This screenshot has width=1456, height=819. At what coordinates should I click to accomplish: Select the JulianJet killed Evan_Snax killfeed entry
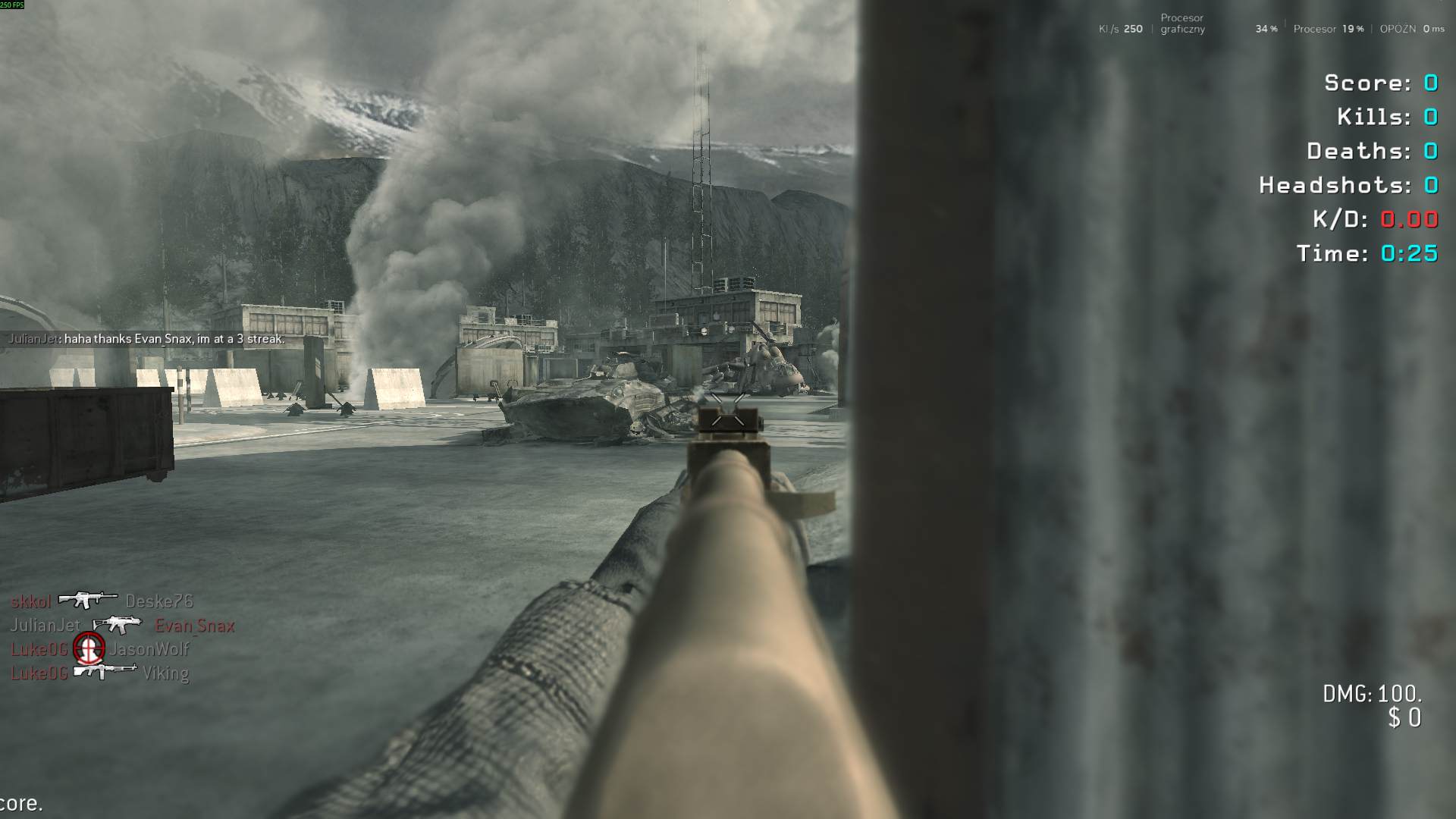click(121, 626)
